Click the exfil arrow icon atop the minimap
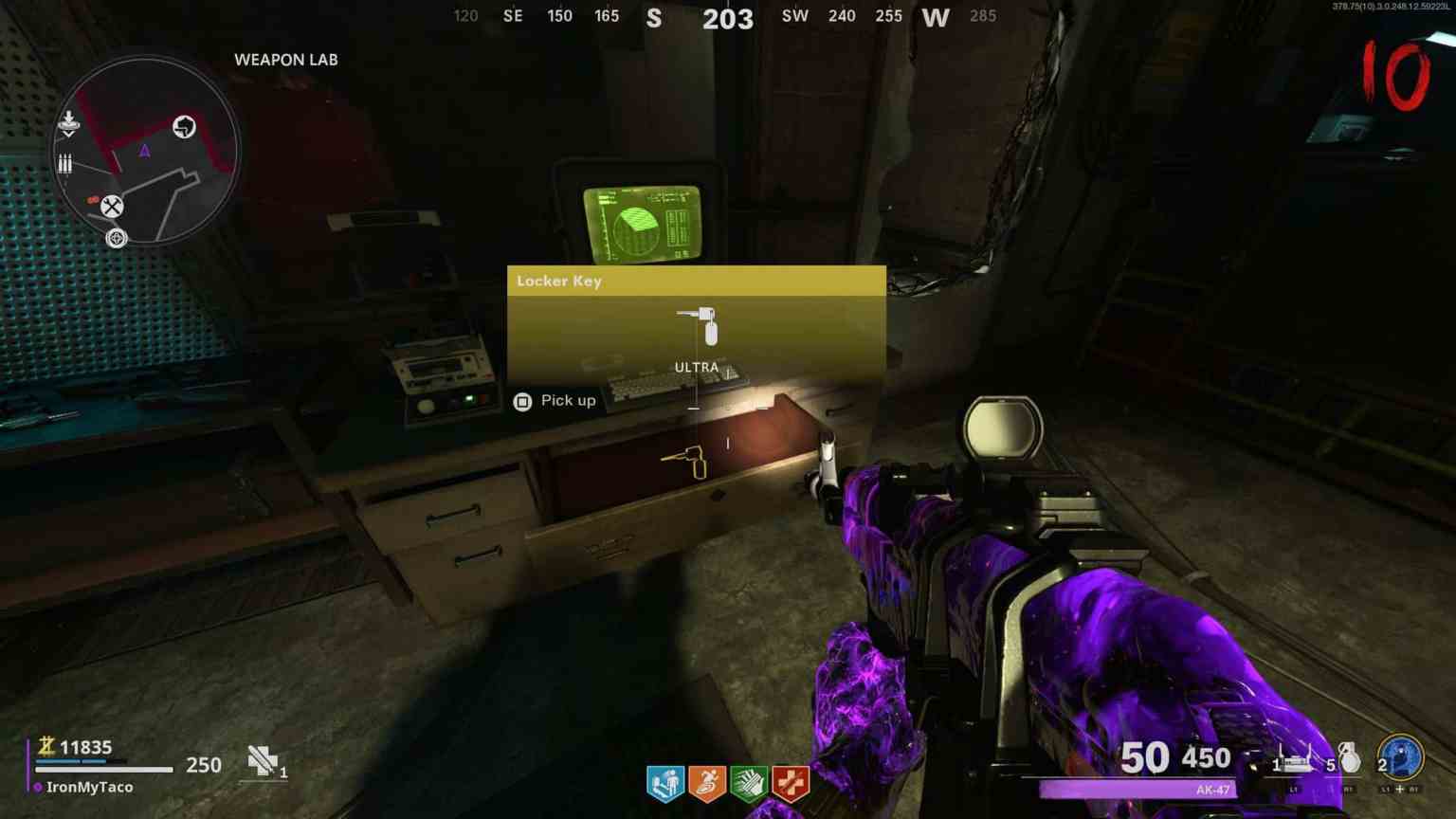Image resolution: width=1456 pixels, height=819 pixels. pyautogui.click(x=67, y=121)
